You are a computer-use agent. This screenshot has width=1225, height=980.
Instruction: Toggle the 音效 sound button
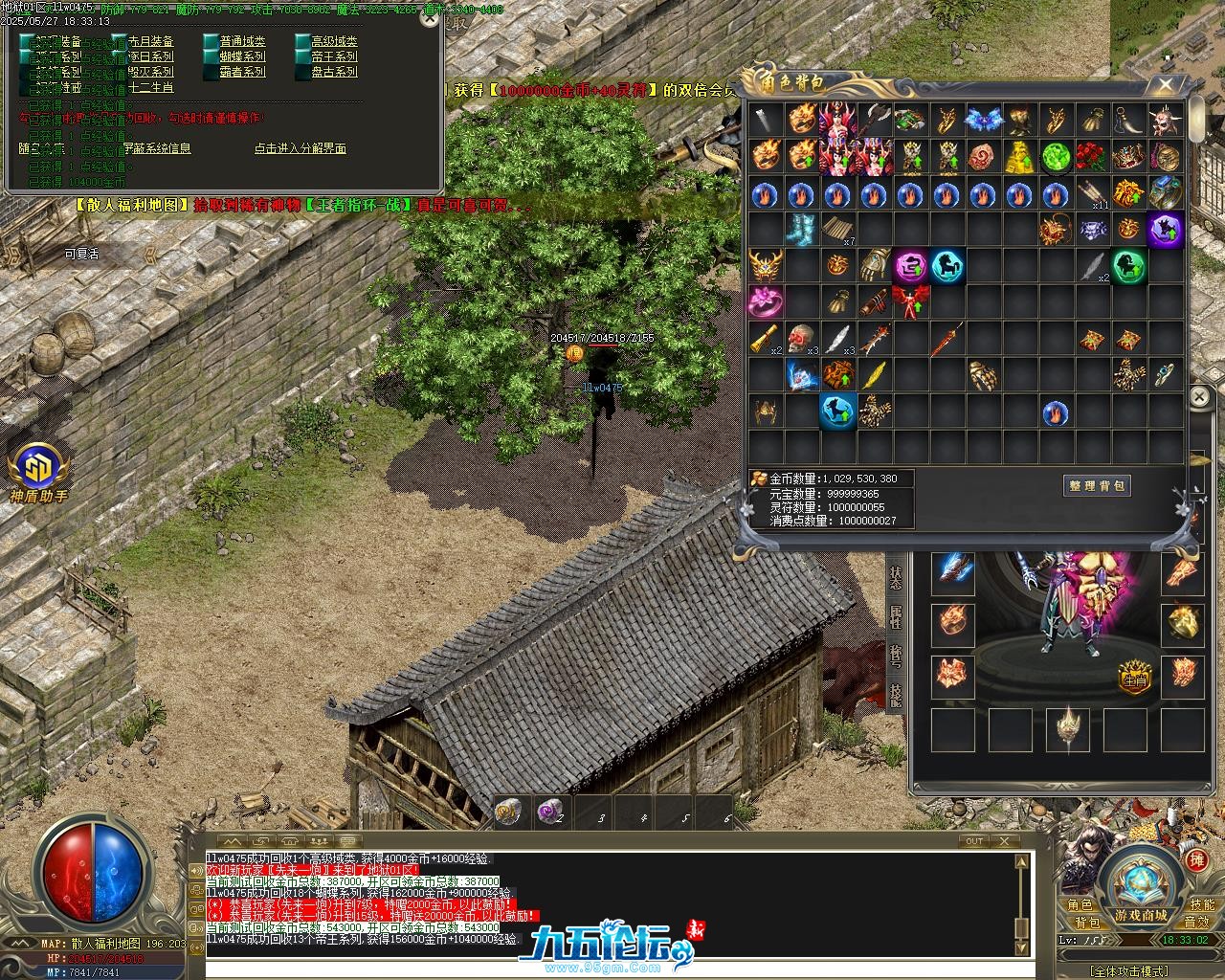(x=1196, y=922)
